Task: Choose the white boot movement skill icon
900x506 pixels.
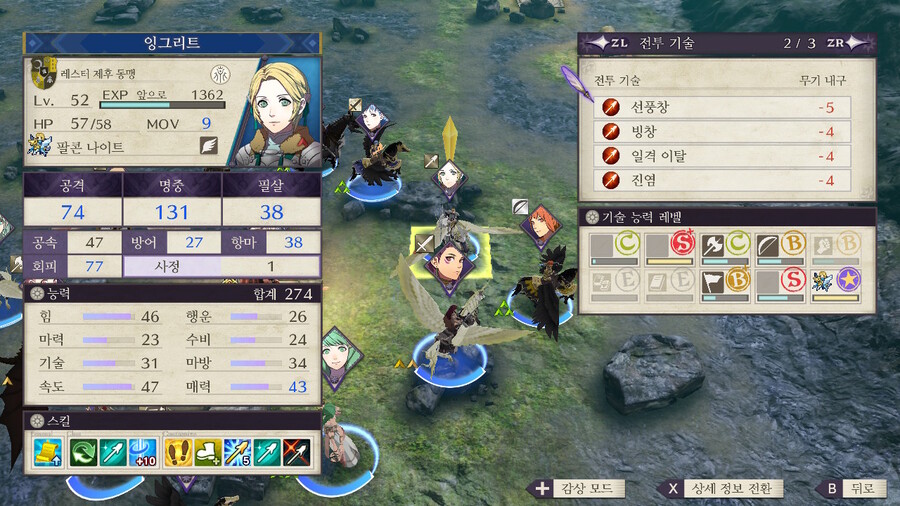Action: click(x=209, y=454)
